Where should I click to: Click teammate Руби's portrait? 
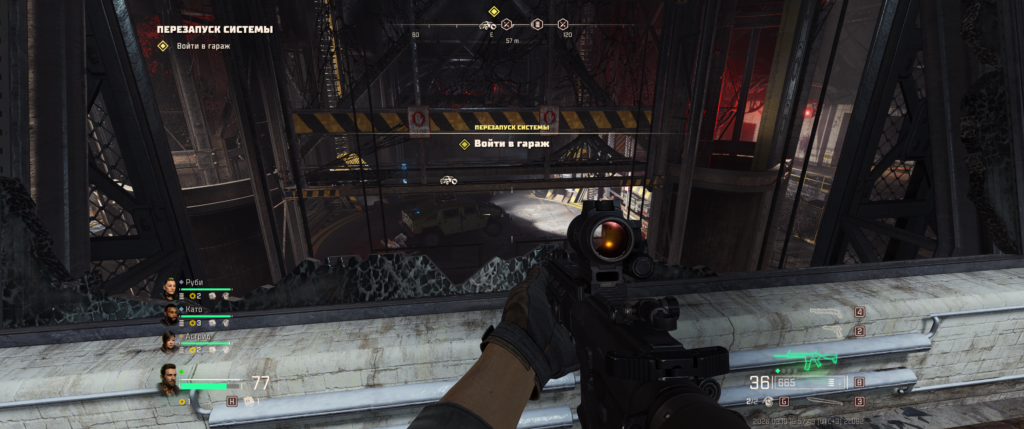tap(170, 288)
